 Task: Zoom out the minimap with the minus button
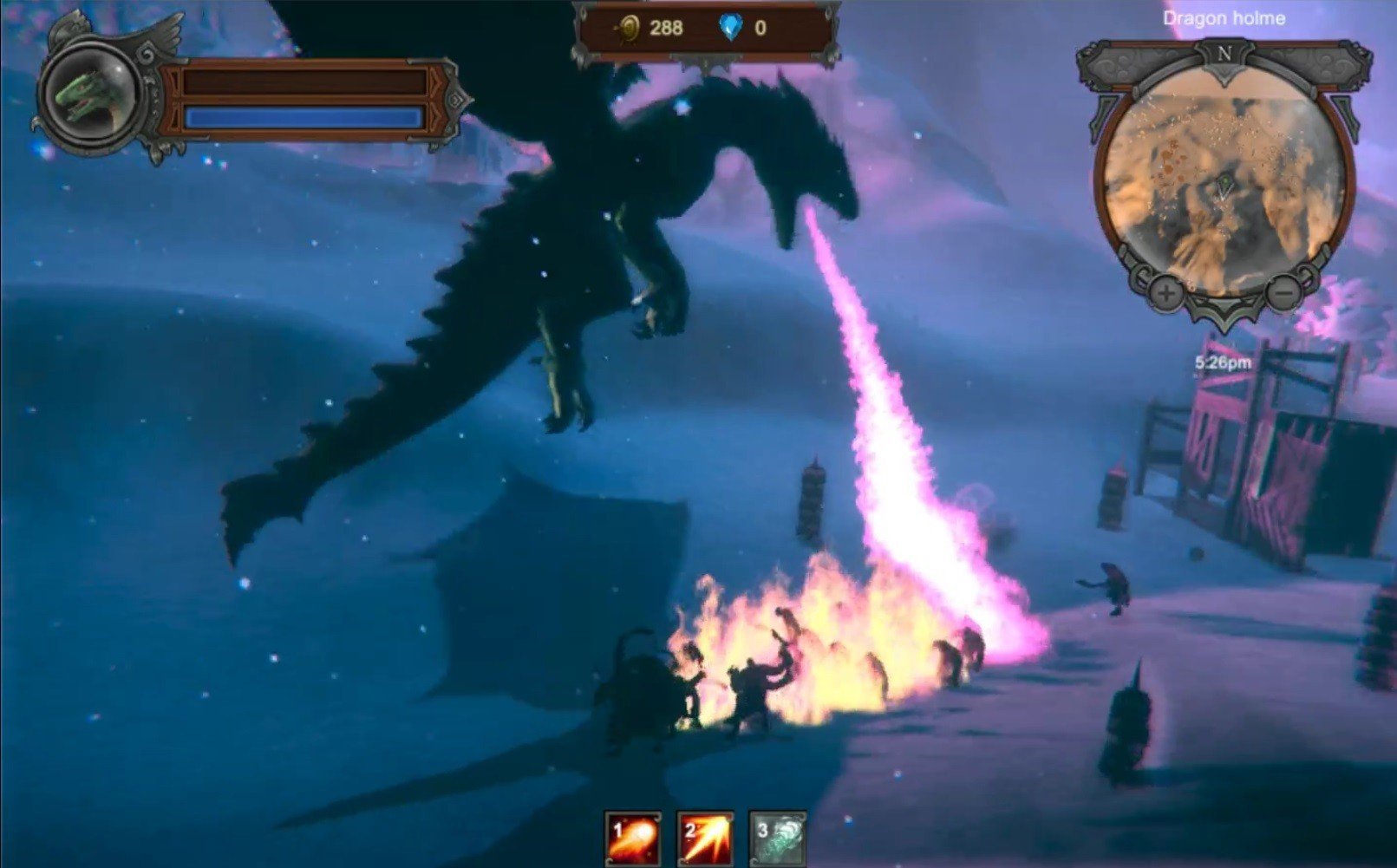pyautogui.click(x=1283, y=295)
